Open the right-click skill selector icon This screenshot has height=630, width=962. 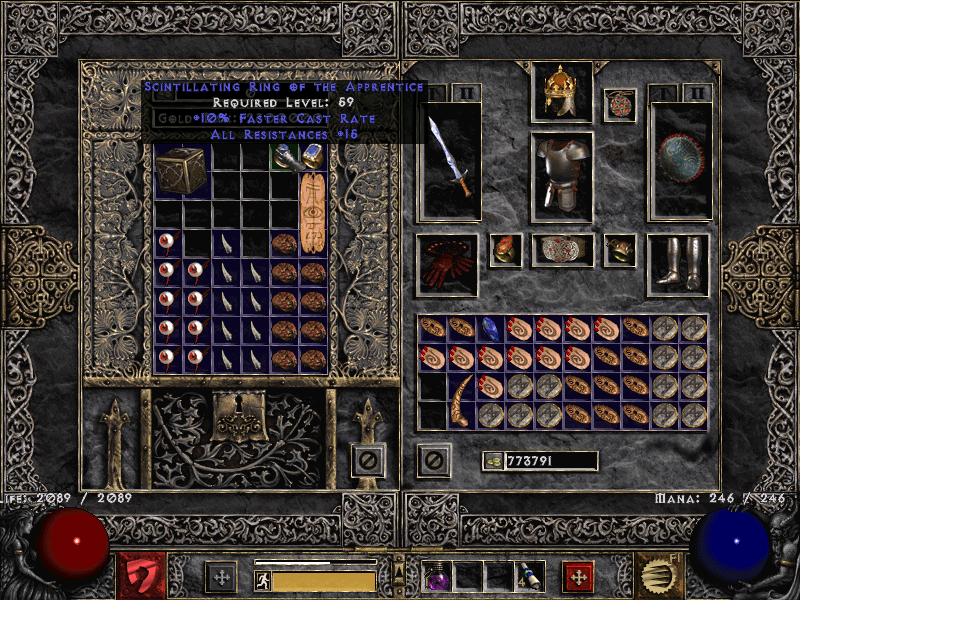click(x=660, y=576)
